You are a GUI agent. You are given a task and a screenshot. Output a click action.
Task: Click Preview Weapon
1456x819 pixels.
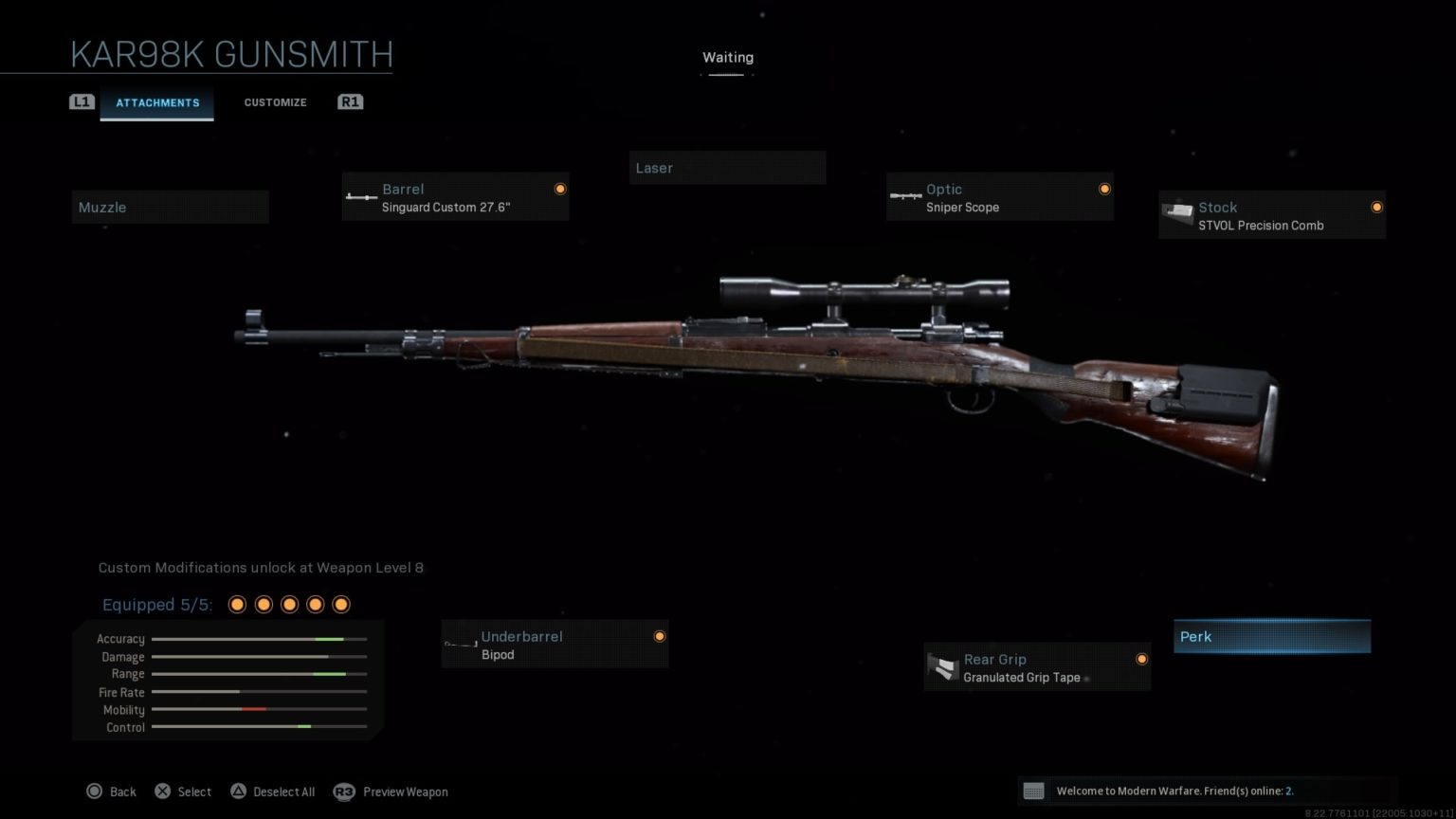(x=404, y=792)
